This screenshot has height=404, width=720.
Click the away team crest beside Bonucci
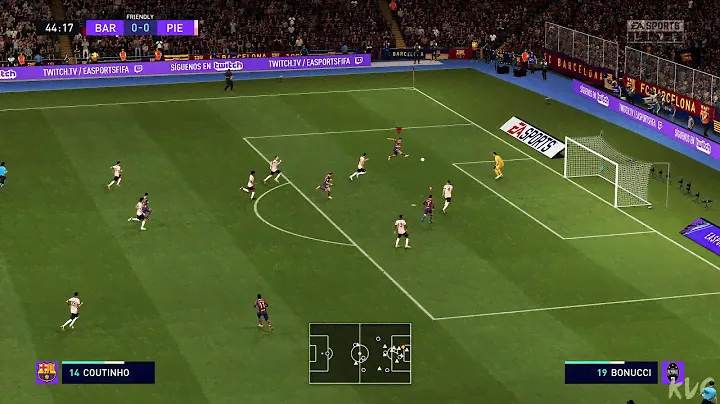coord(673,373)
